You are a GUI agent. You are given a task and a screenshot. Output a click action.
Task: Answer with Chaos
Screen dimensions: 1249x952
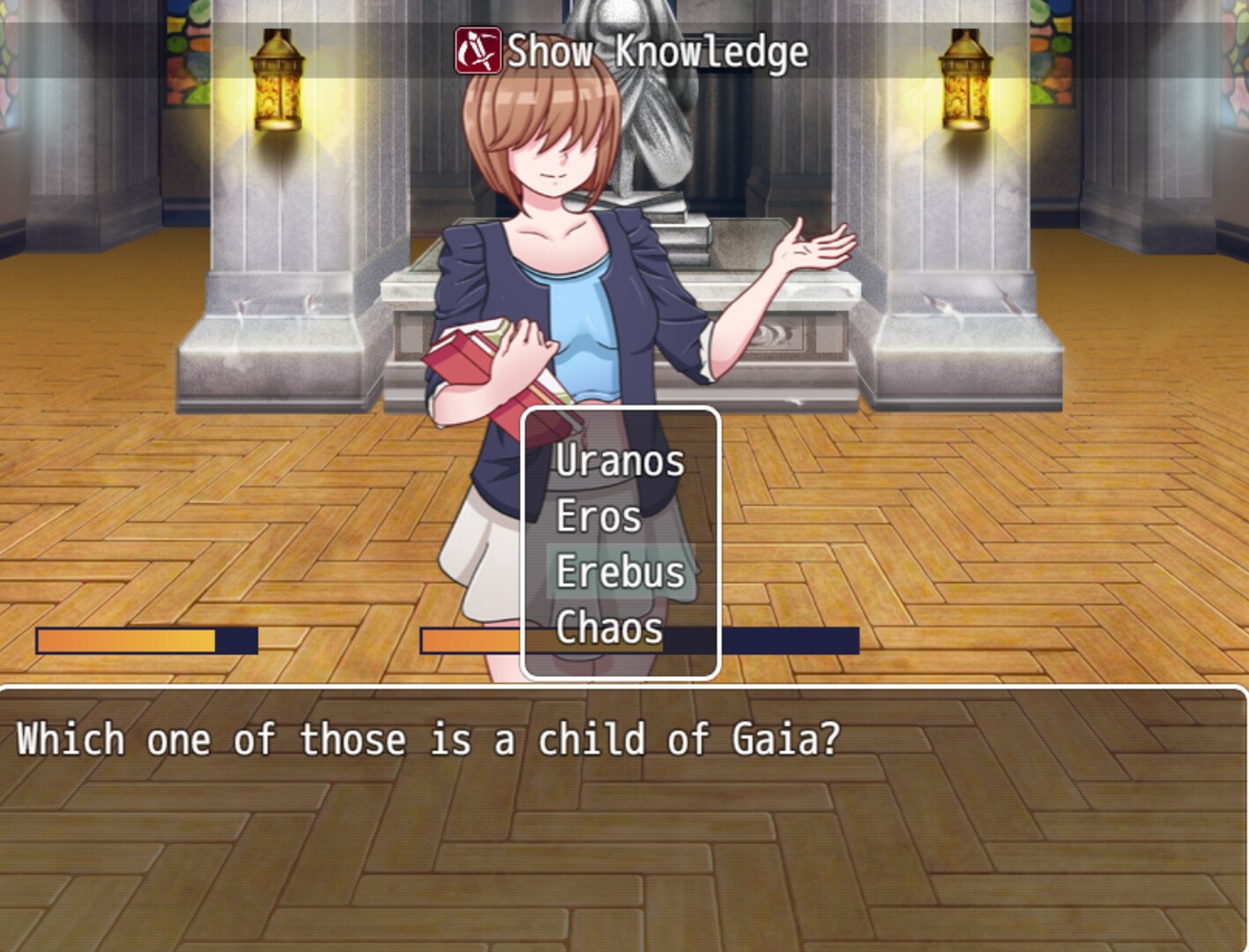click(609, 628)
